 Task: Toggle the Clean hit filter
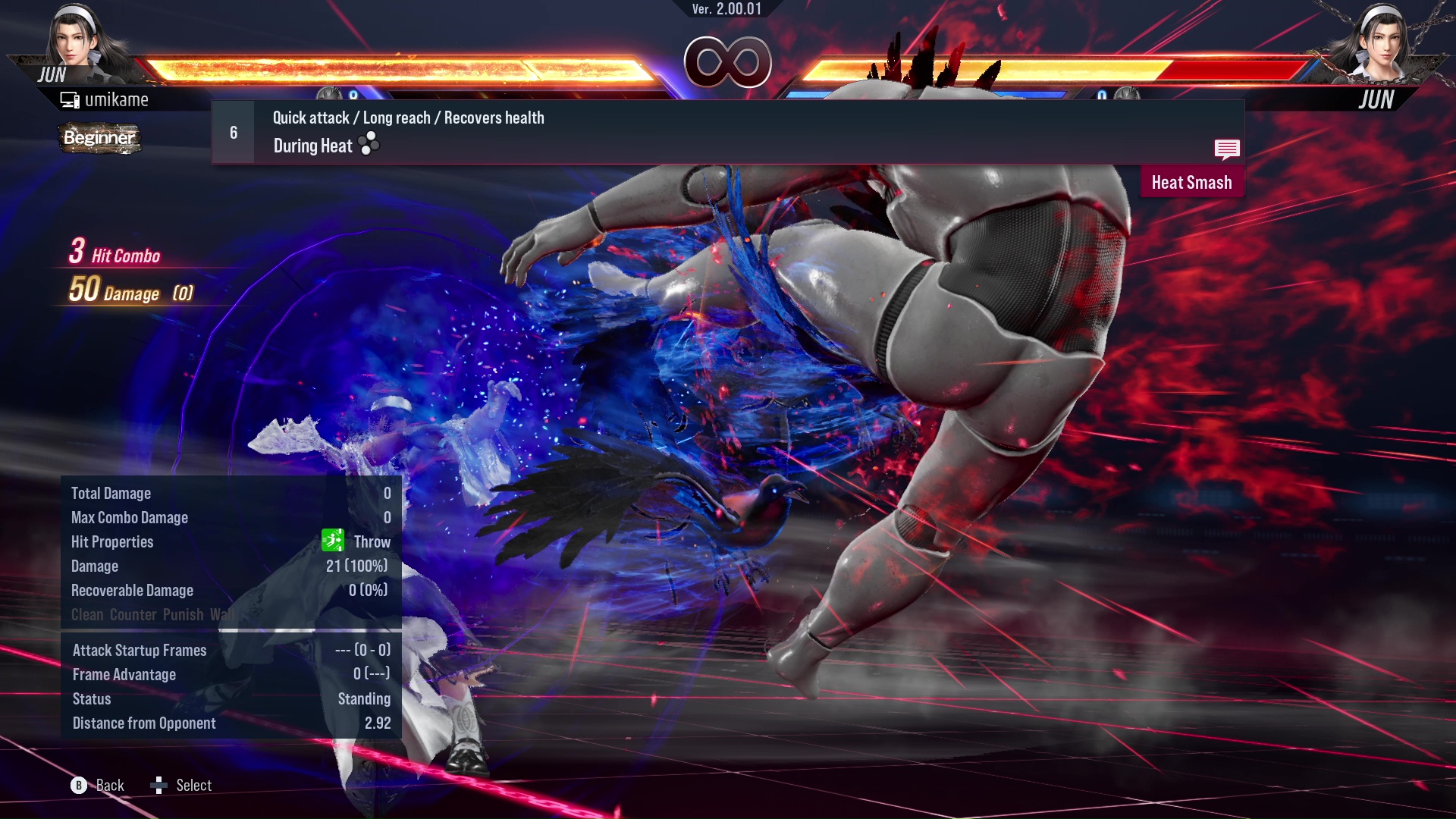[86, 614]
